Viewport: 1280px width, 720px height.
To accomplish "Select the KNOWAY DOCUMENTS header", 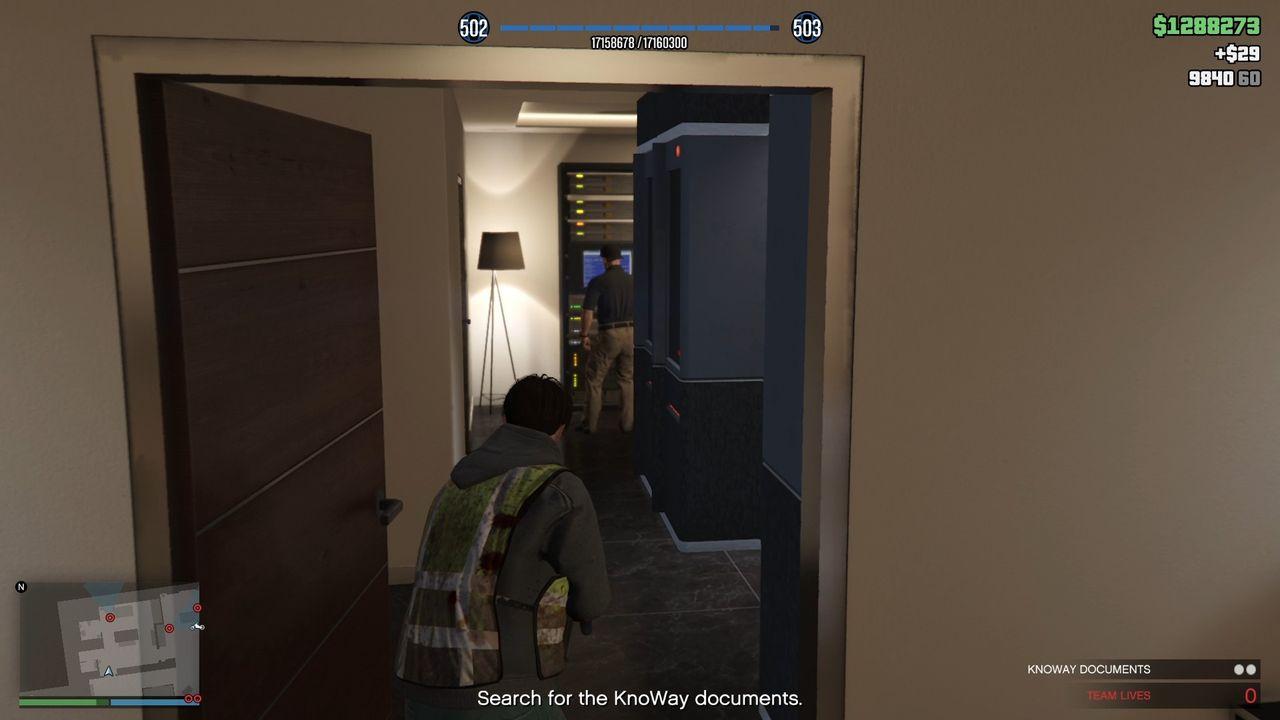I will point(1088,669).
